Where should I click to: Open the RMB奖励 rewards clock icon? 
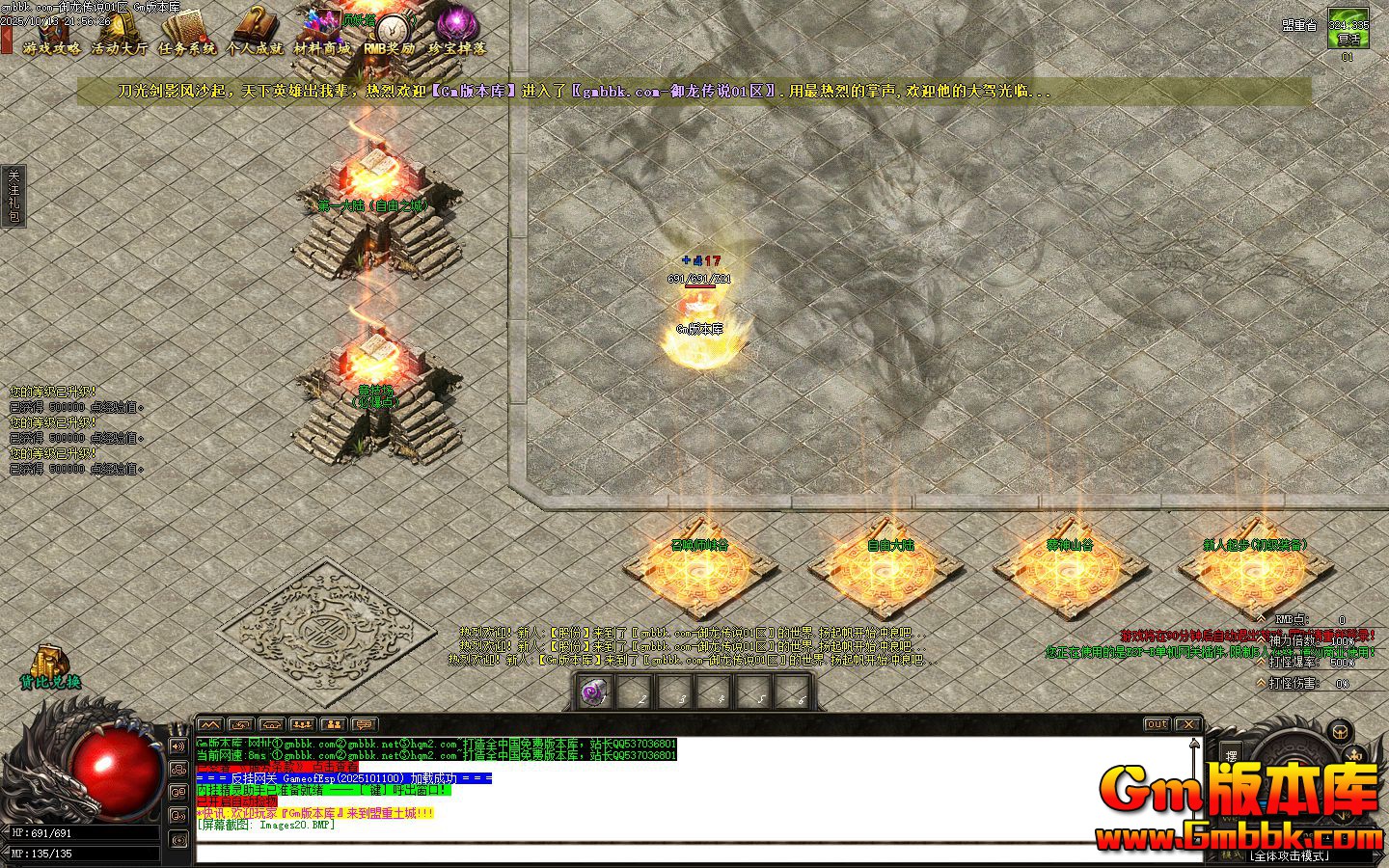pyautogui.click(x=391, y=32)
